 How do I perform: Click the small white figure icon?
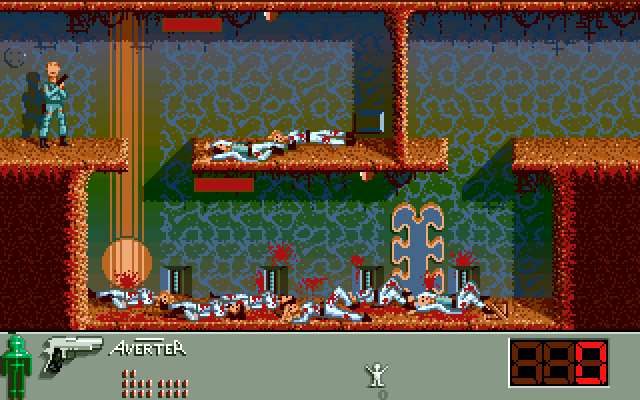[377, 374]
